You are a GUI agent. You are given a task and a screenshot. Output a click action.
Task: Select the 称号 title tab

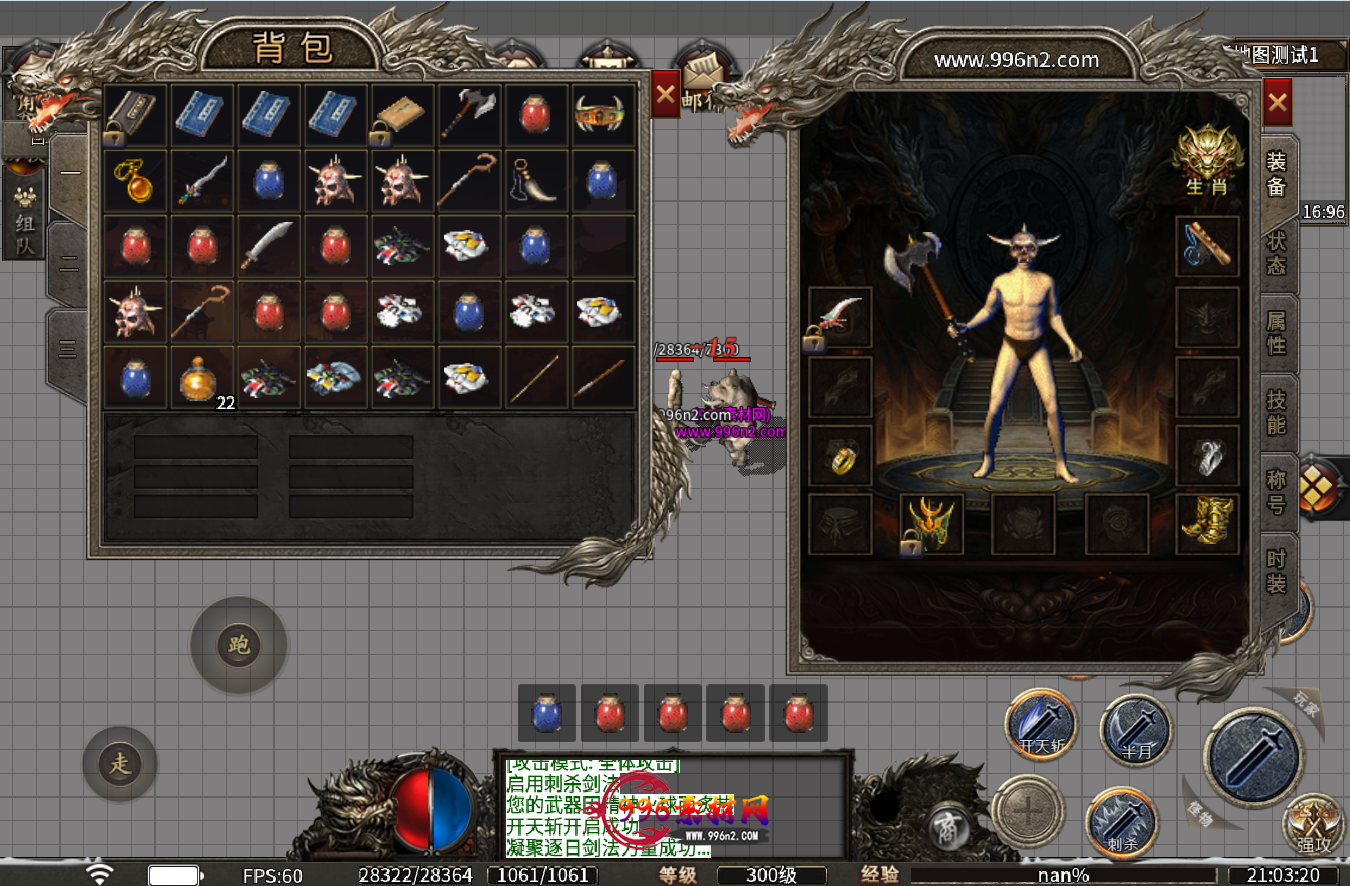click(x=1277, y=491)
